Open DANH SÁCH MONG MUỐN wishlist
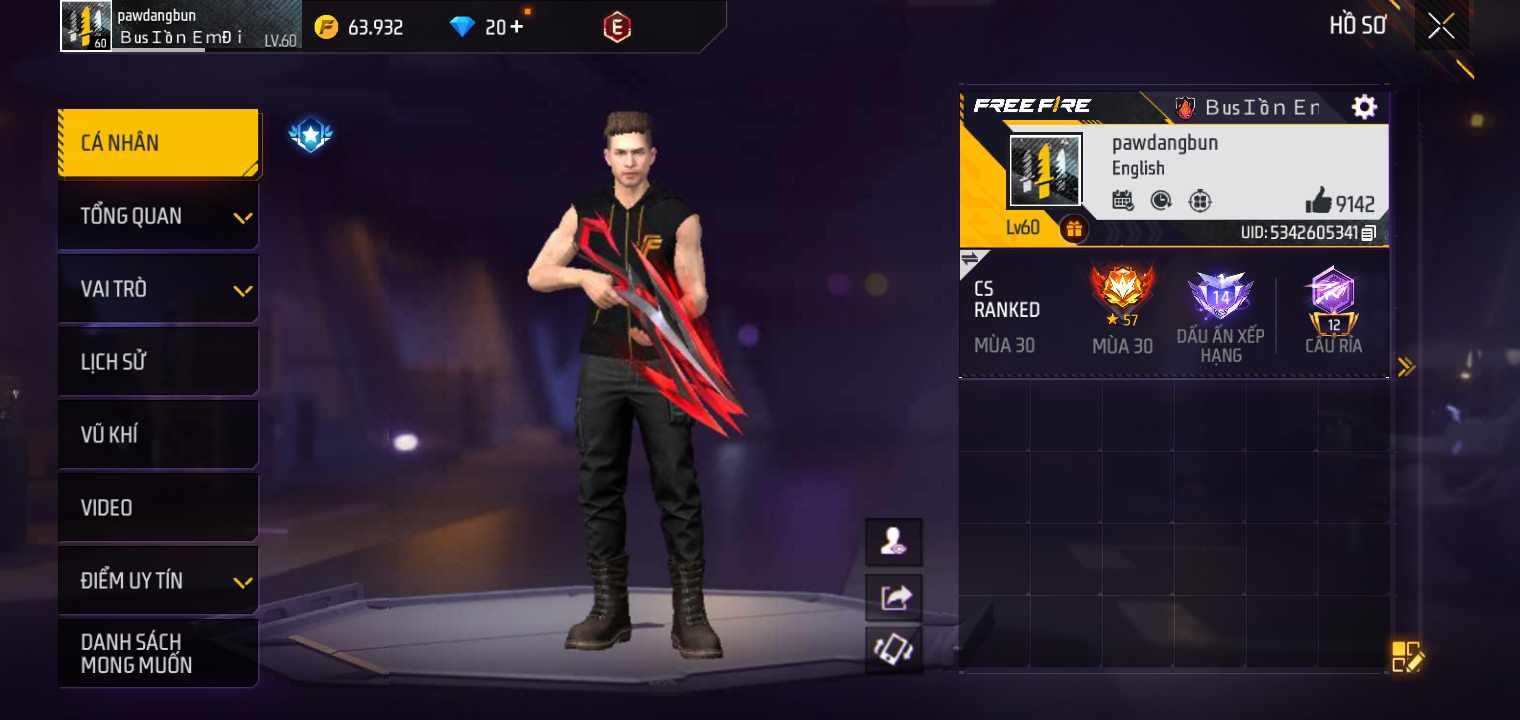Viewport: 1520px width, 720px height. coord(158,653)
